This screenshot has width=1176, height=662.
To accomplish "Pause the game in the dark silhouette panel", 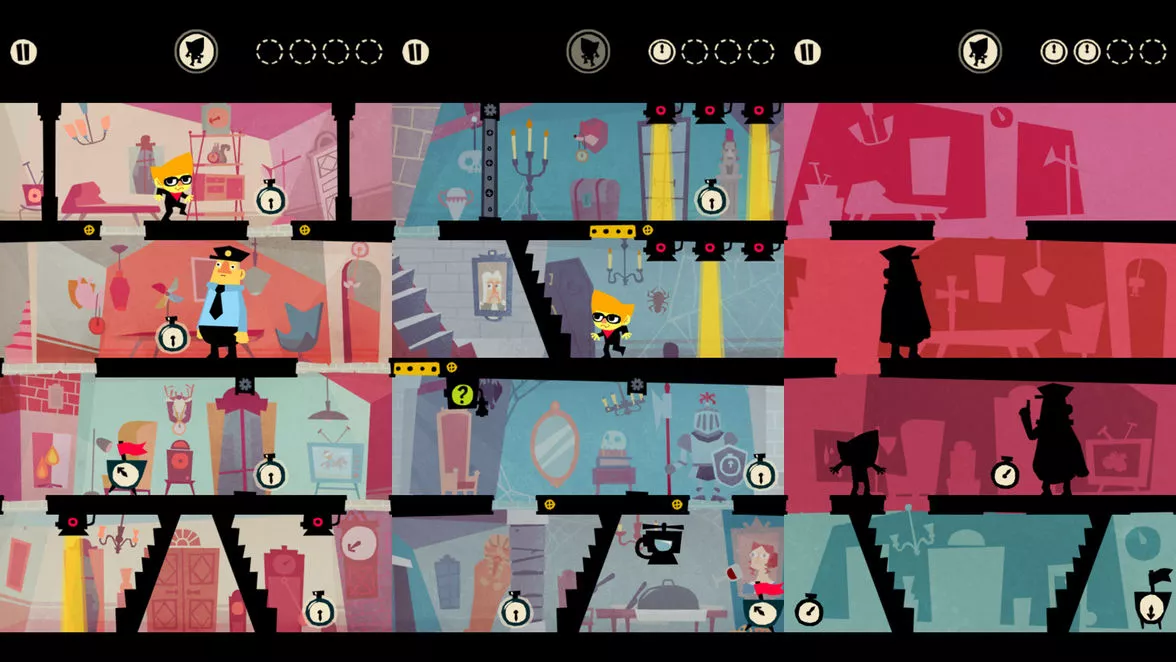I will click(807, 51).
